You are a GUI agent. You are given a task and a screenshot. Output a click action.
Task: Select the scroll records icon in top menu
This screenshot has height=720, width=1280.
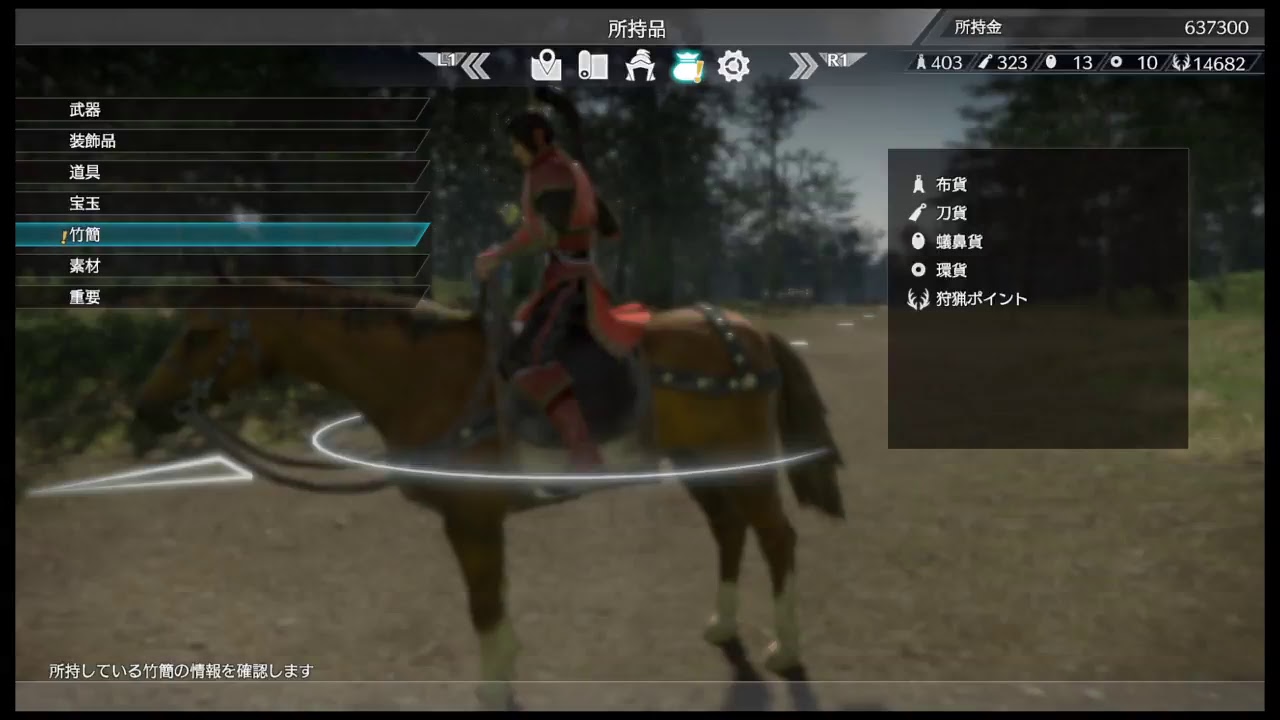pyautogui.click(x=592, y=63)
